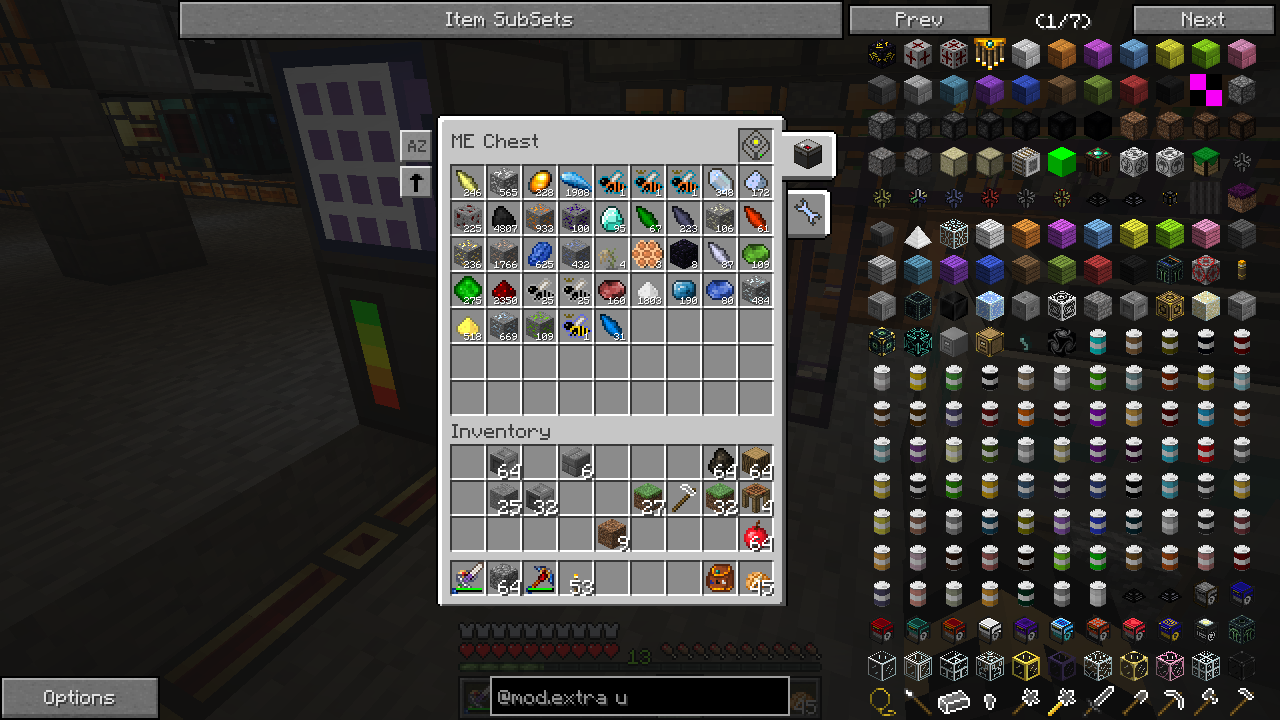
Task: Click the view cell slot in ME Chest
Action: click(x=756, y=146)
